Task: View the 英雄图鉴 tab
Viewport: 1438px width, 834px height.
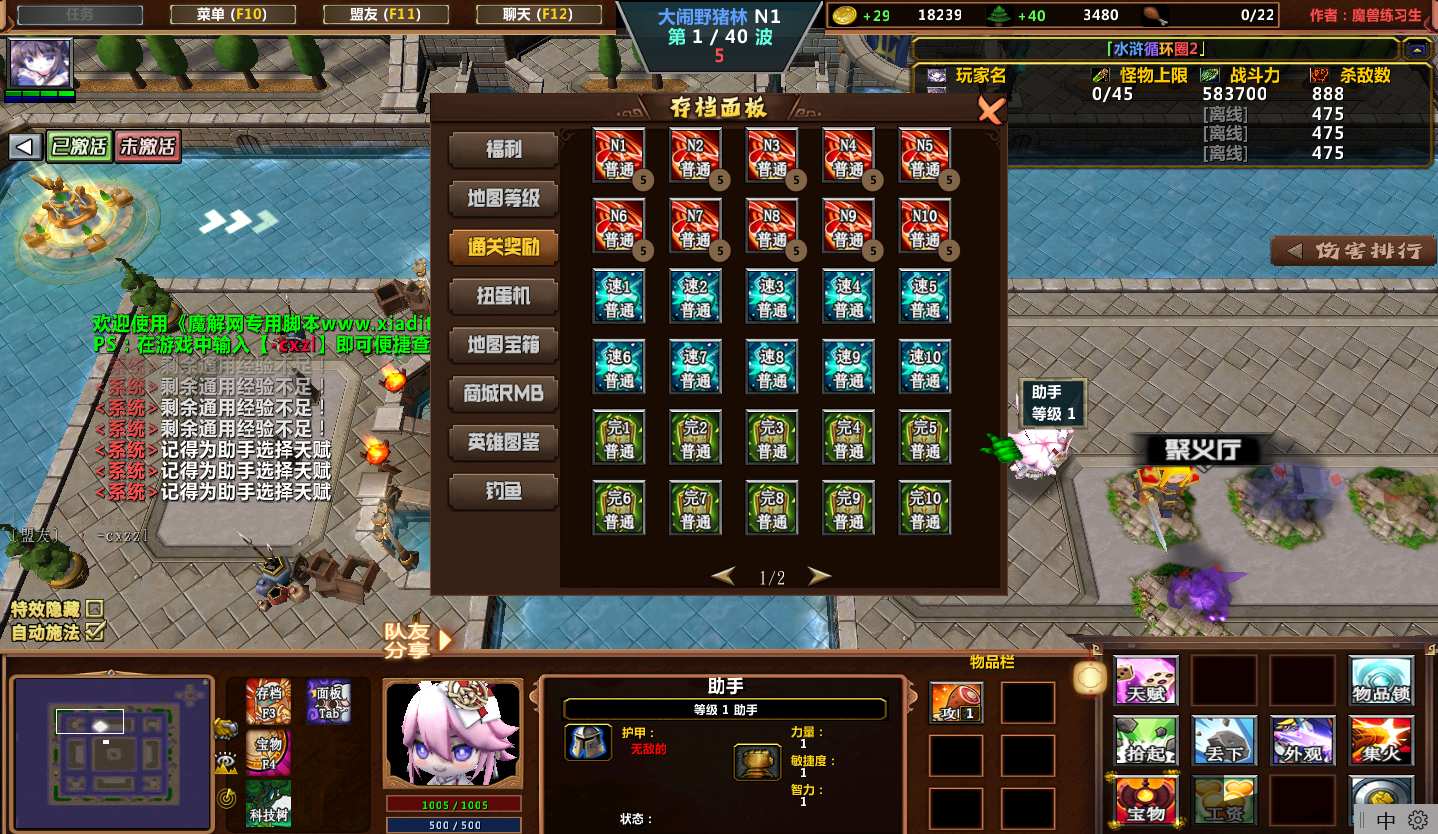Action: coord(503,442)
